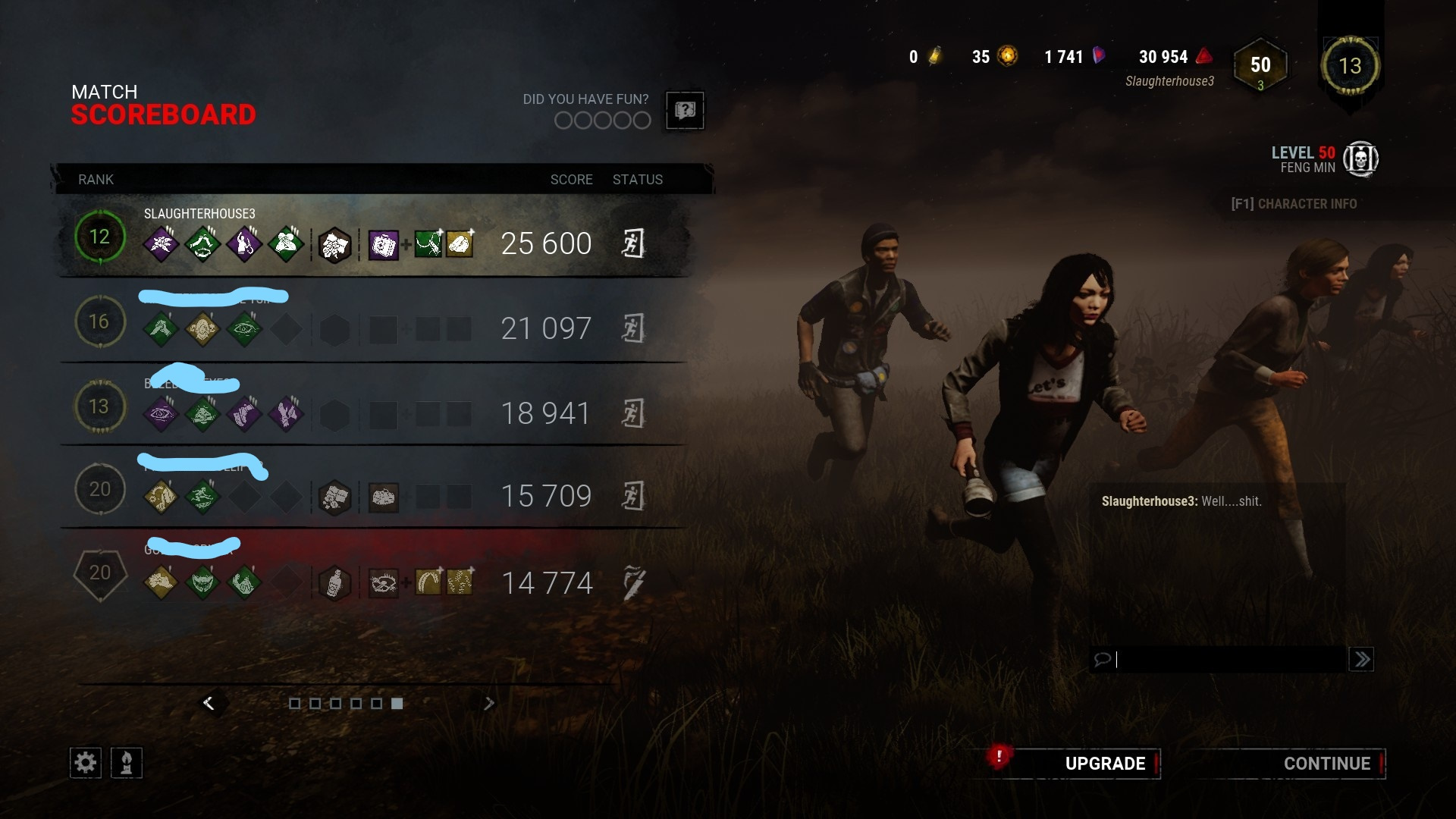Select the middle fun rating circle
The image size is (1456, 819).
click(x=601, y=120)
